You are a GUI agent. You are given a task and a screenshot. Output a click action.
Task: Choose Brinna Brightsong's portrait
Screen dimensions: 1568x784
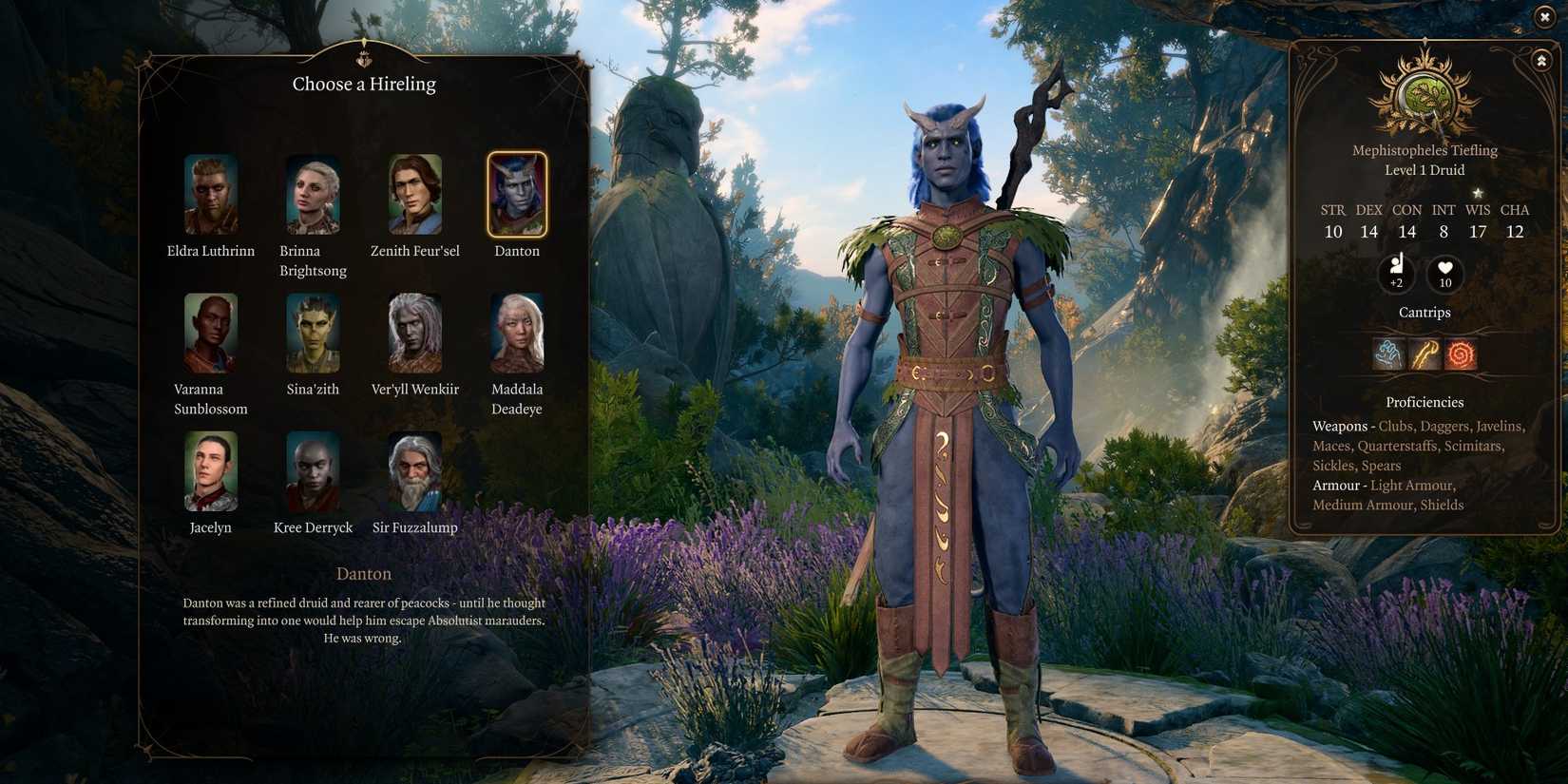313,194
